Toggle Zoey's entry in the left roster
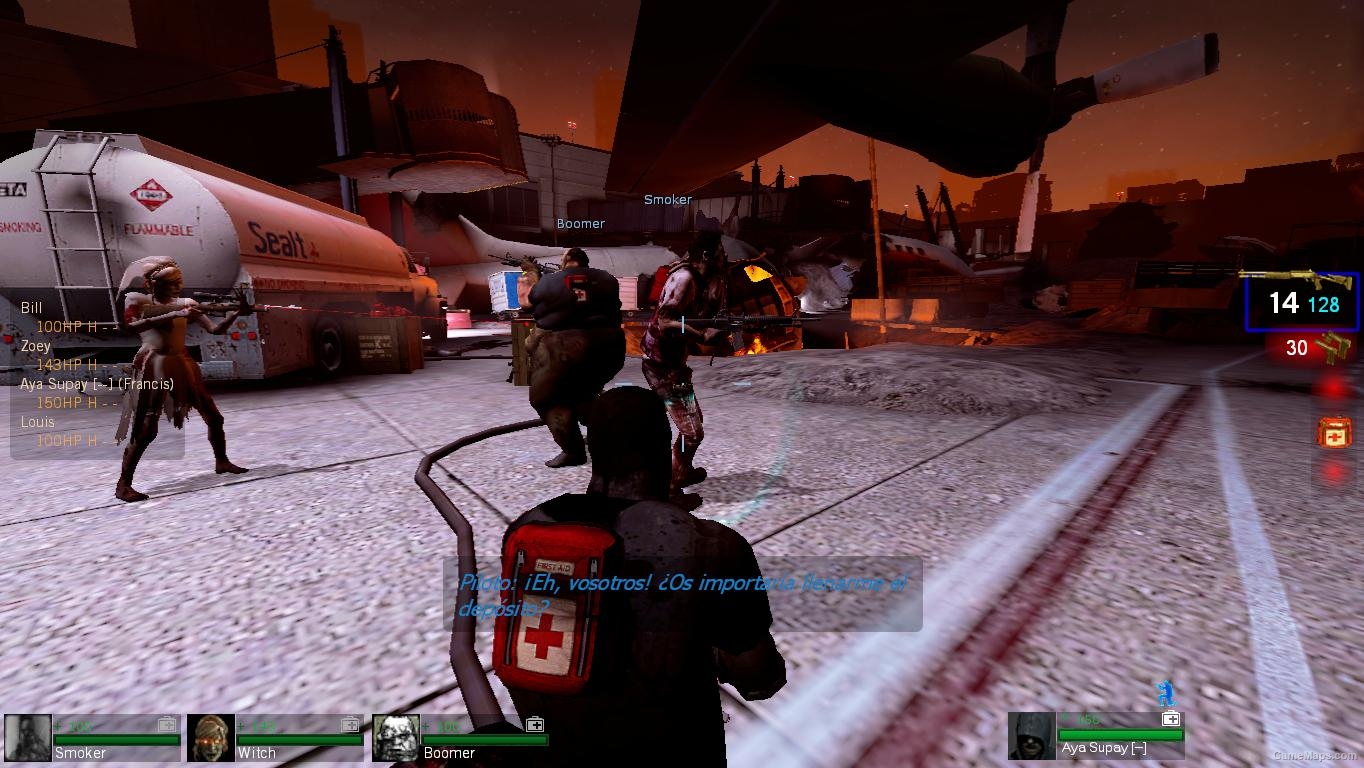Image resolution: width=1364 pixels, height=768 pixels. (37, 346)
